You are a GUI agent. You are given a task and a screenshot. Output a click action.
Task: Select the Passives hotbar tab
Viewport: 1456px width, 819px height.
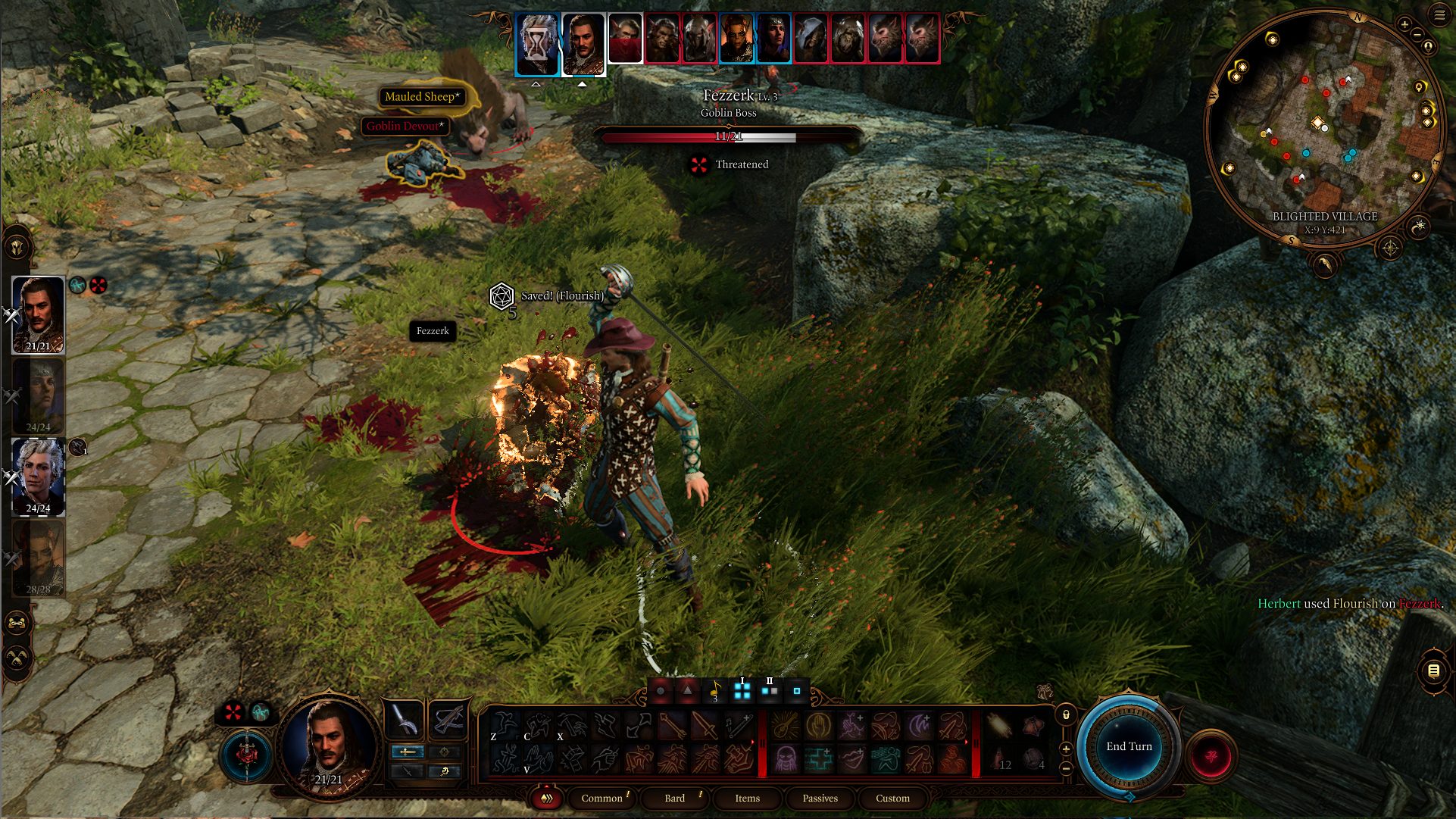pyautogui.click(x=820, y=798)
